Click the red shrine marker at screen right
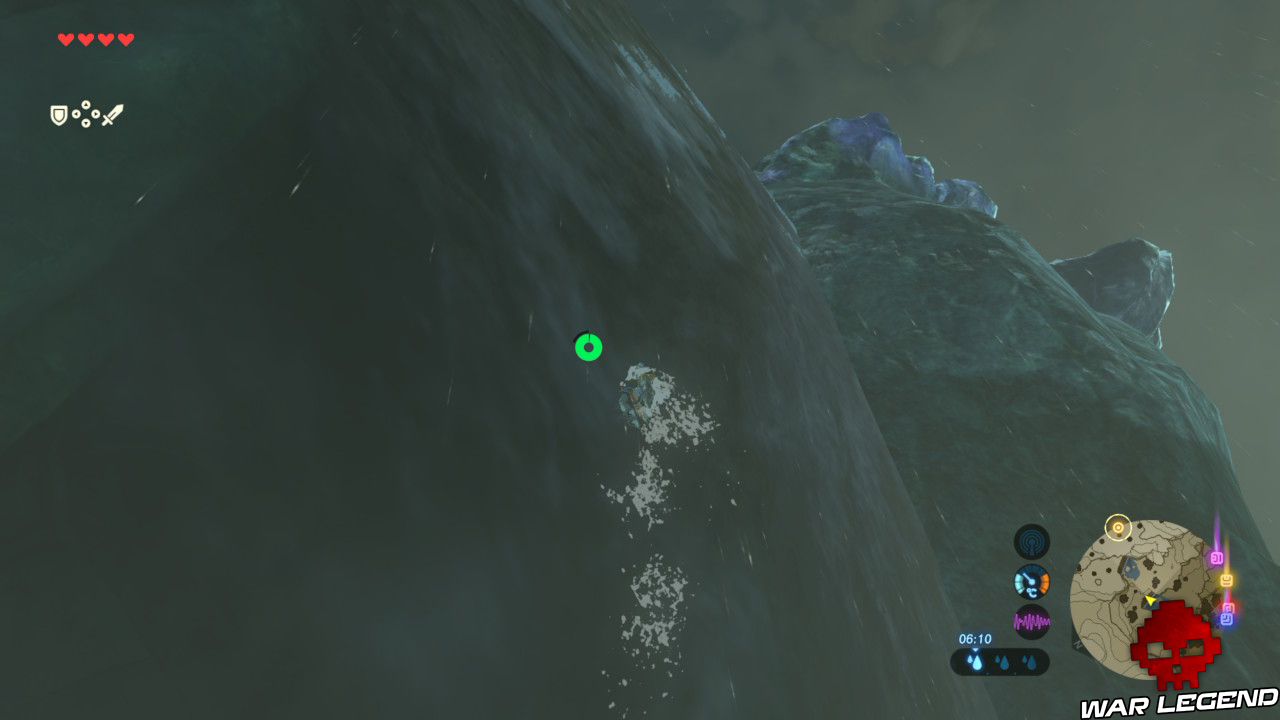Image resolution: width=1280 pixels, height=720 pixels. pyautogui.click(x=1227, y=606)
